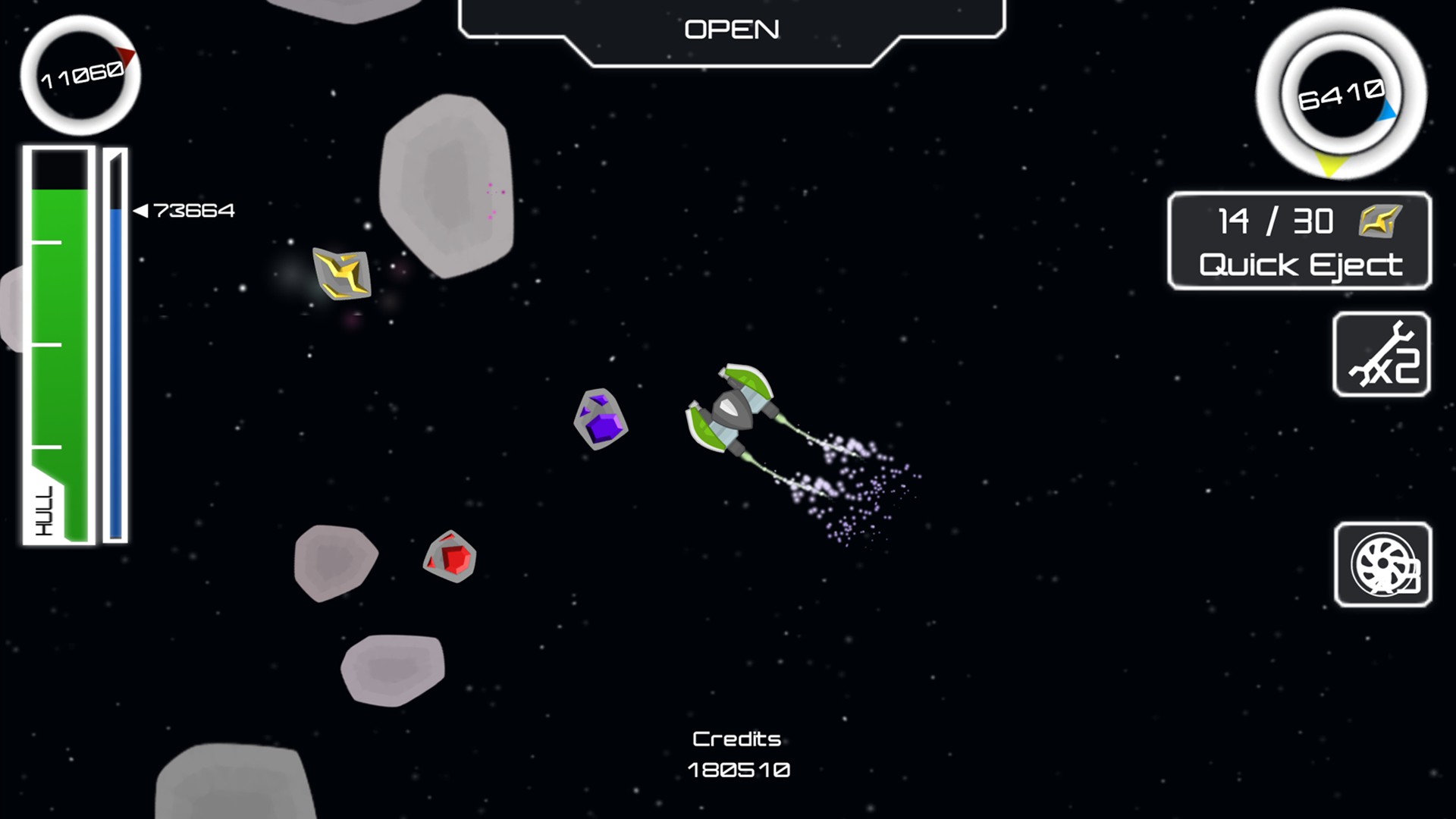Activate the turbine boost ability icon

(x=1382, y=565)
